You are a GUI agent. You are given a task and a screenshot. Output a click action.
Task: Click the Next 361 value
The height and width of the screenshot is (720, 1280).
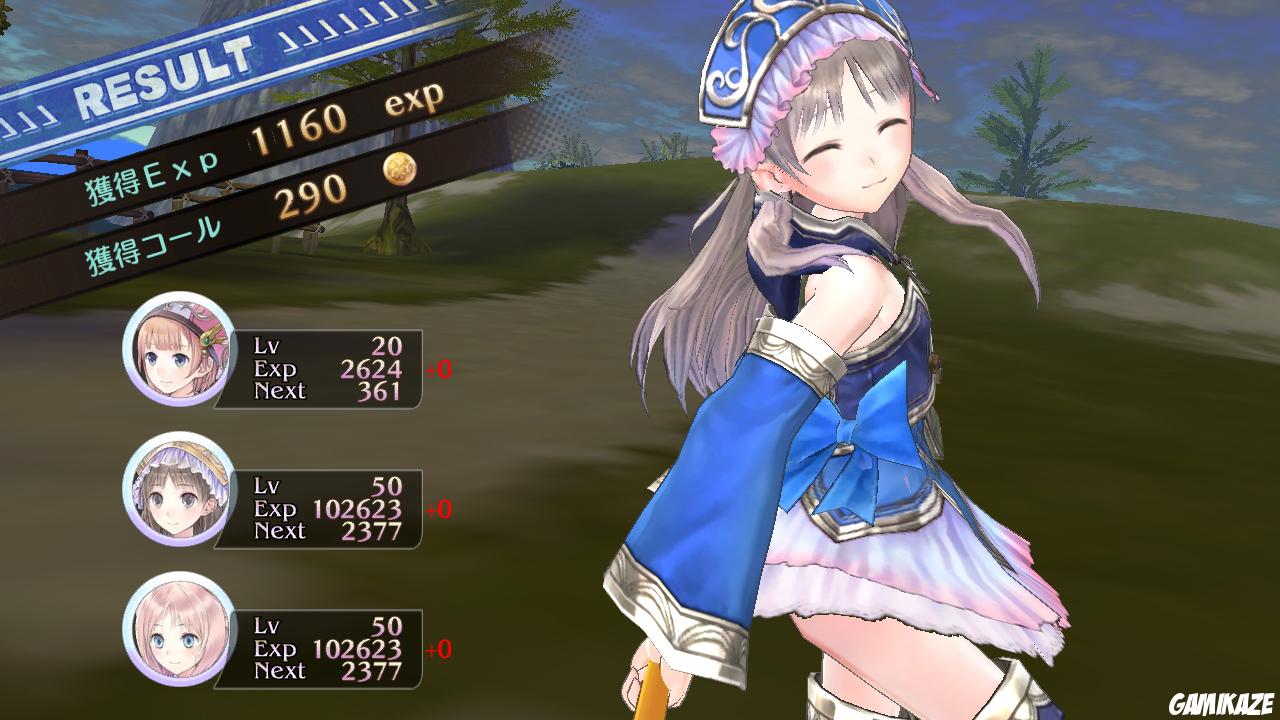pyautogui.click(x=380, y=393)
